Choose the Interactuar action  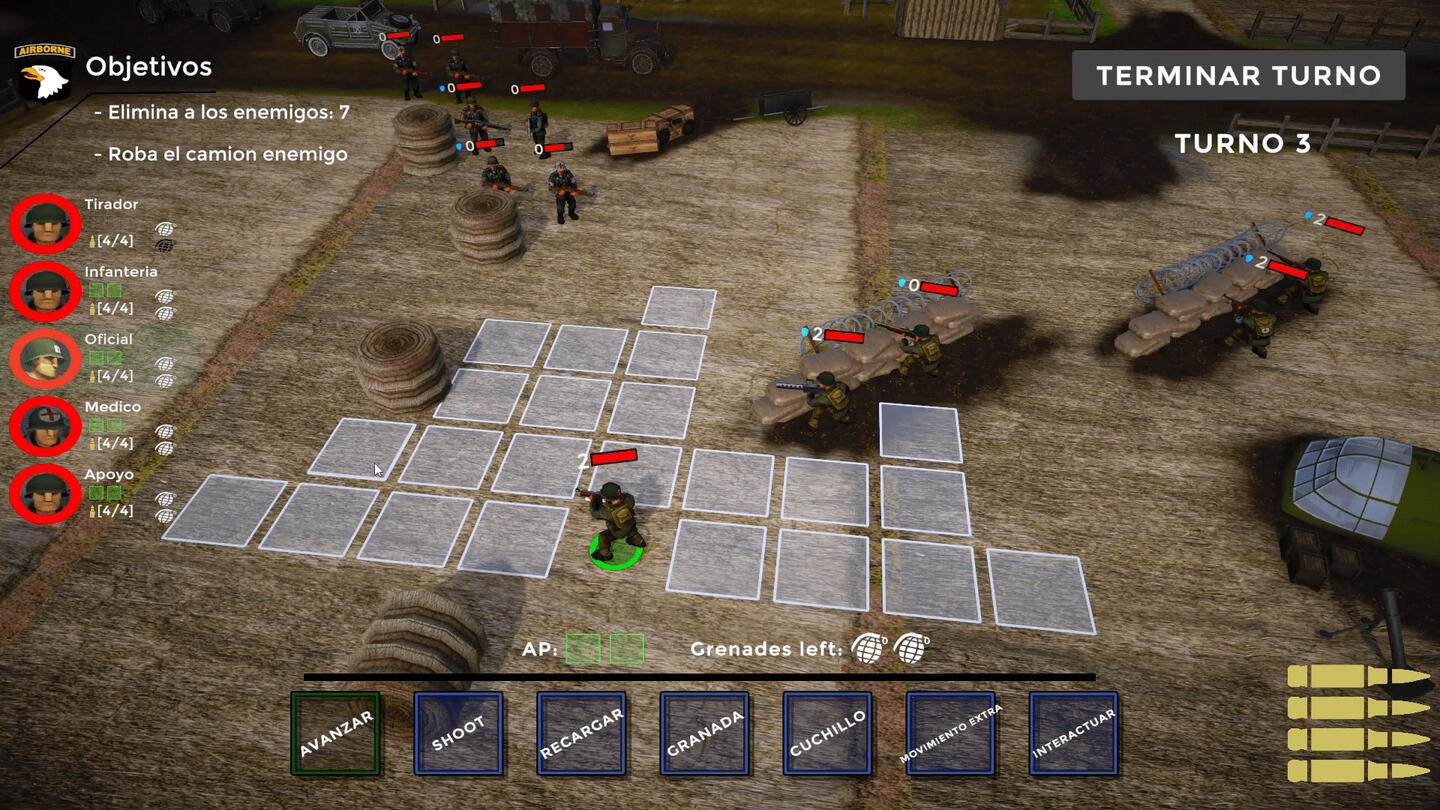1074,733
